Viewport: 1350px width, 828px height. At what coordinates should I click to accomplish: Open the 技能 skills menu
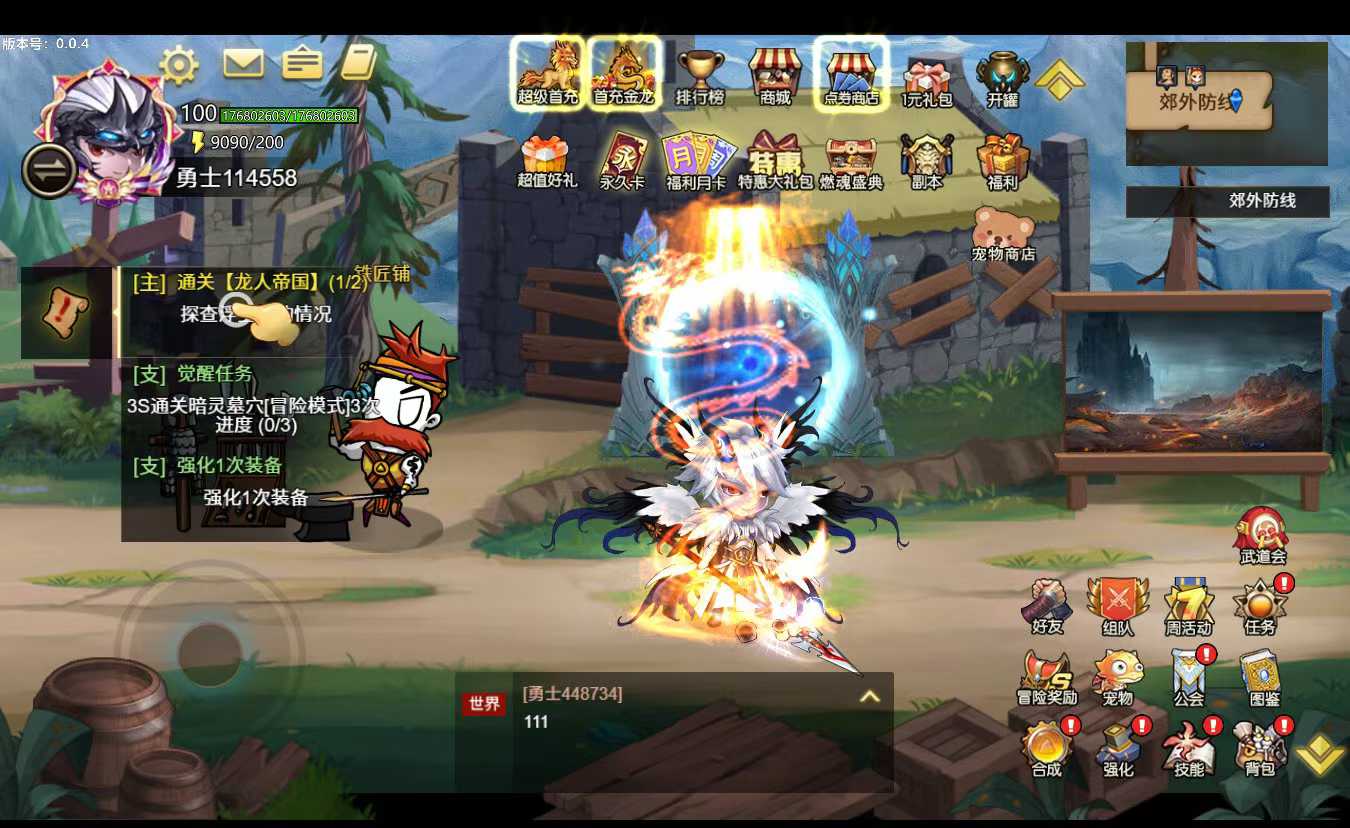(x=1189, y=748)
